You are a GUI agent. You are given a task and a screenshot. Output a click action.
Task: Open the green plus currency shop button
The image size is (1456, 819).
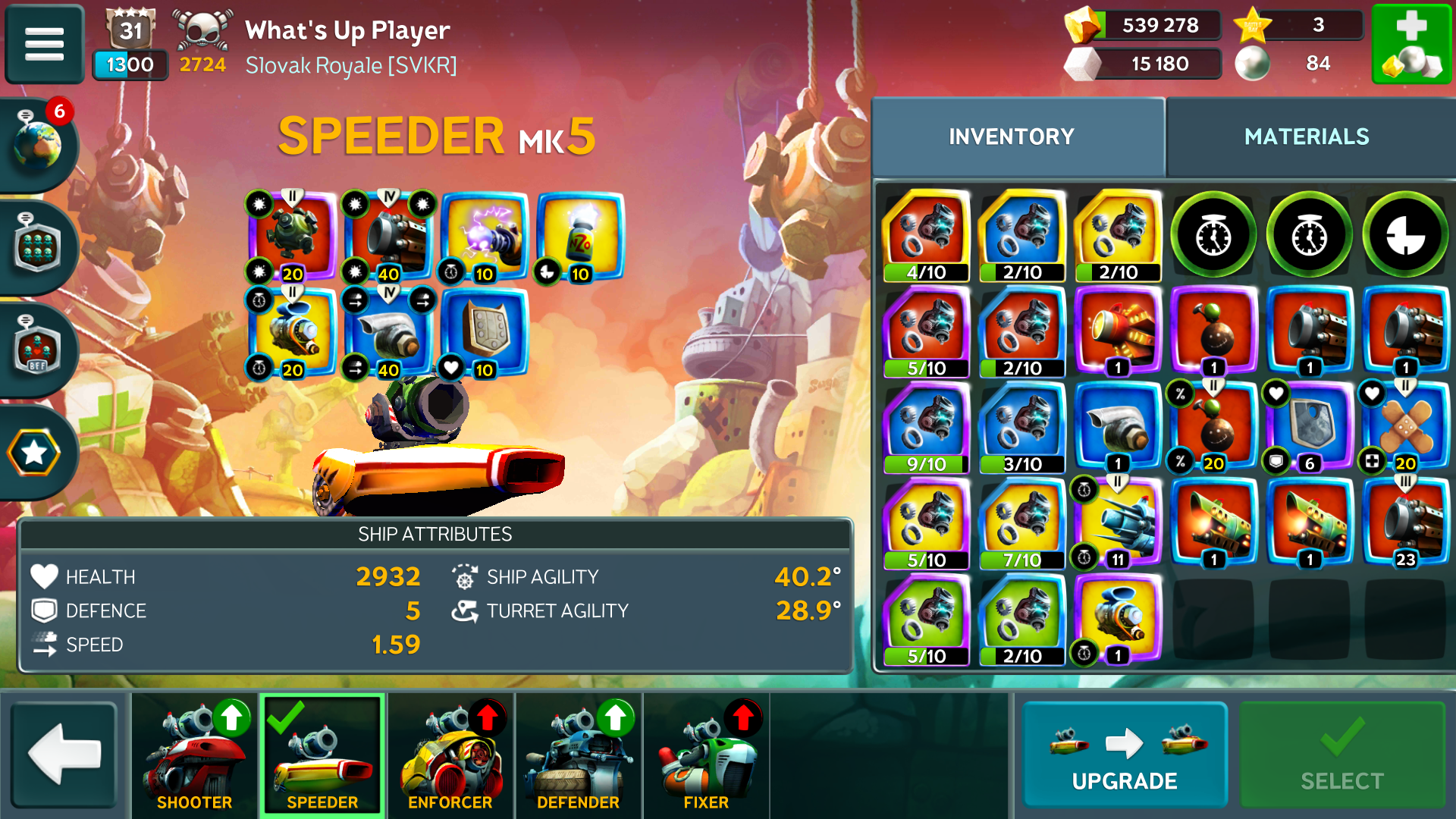(x=1411, y=44)
